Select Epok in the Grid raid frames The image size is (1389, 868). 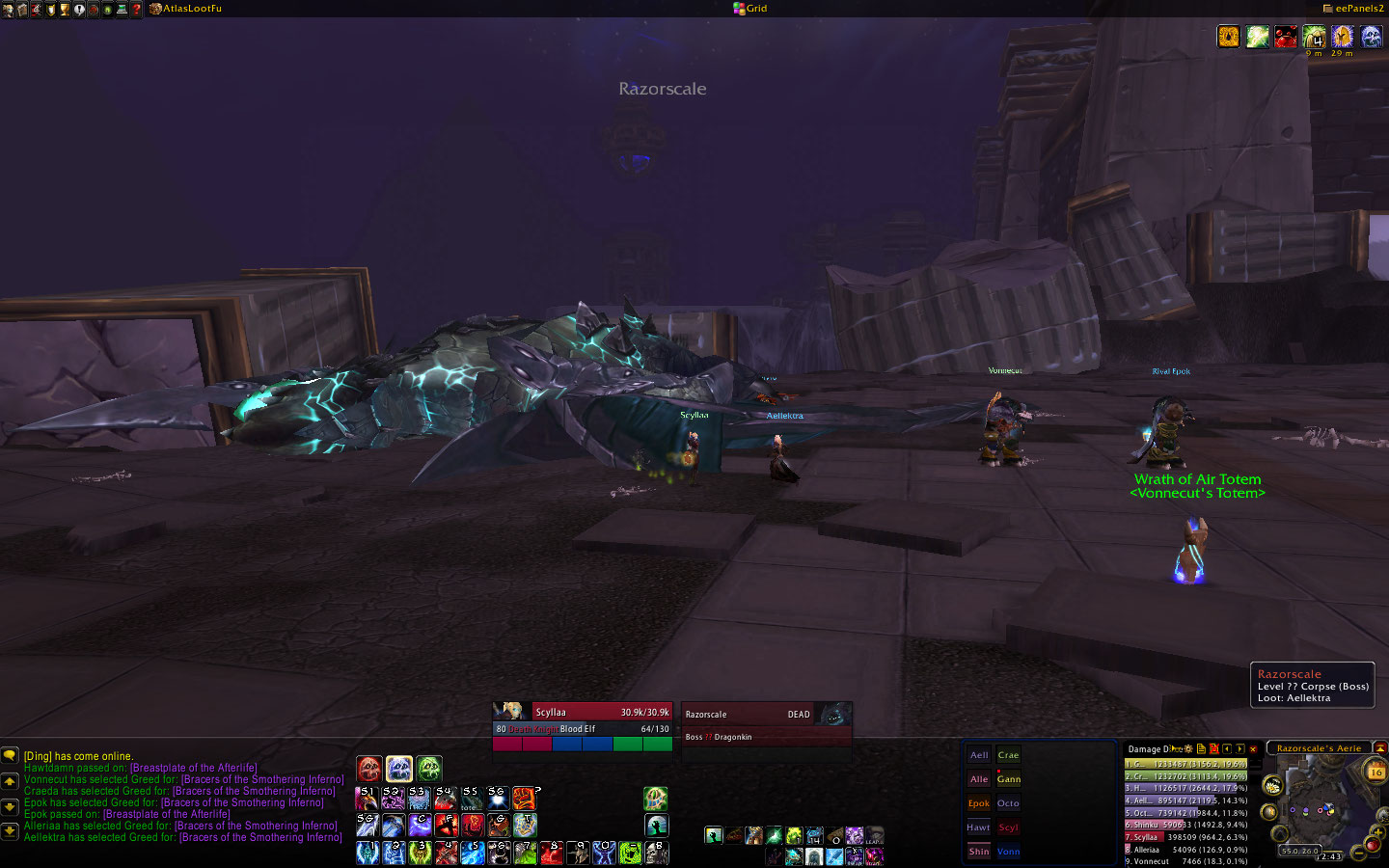point(979,803)
